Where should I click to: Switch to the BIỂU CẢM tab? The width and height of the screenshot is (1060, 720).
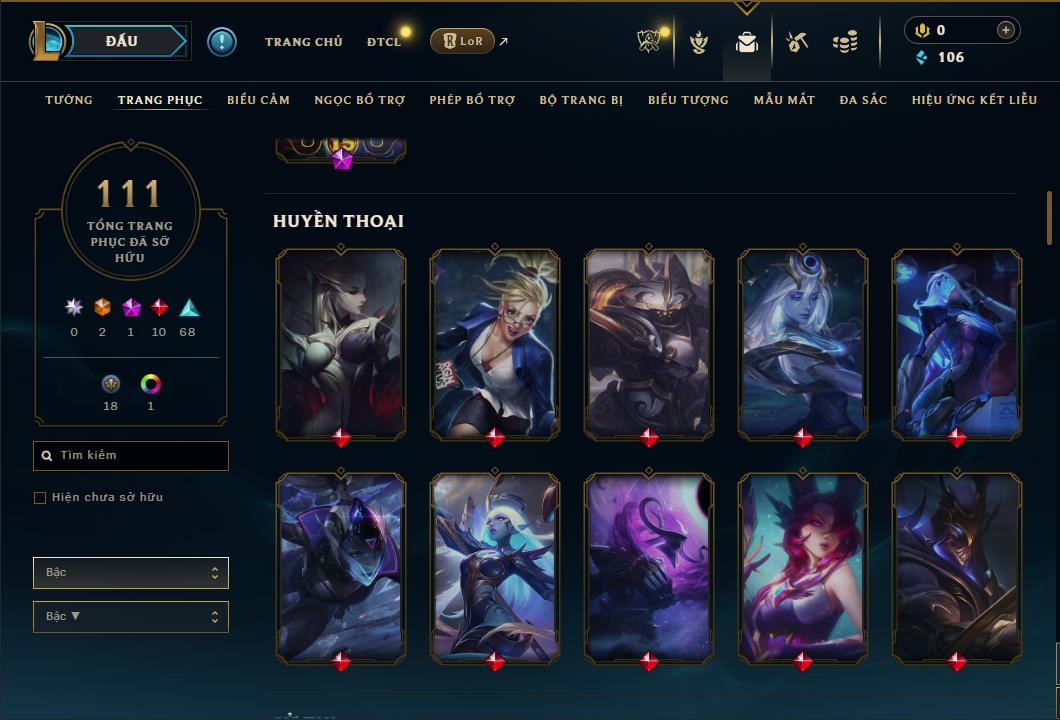point(258,100)
